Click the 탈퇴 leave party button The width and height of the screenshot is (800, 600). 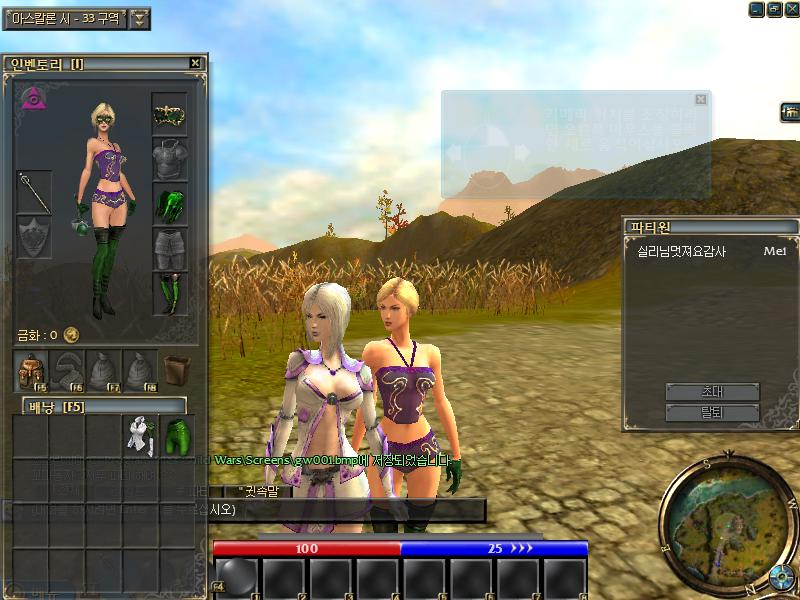click(x=712, y=412)
